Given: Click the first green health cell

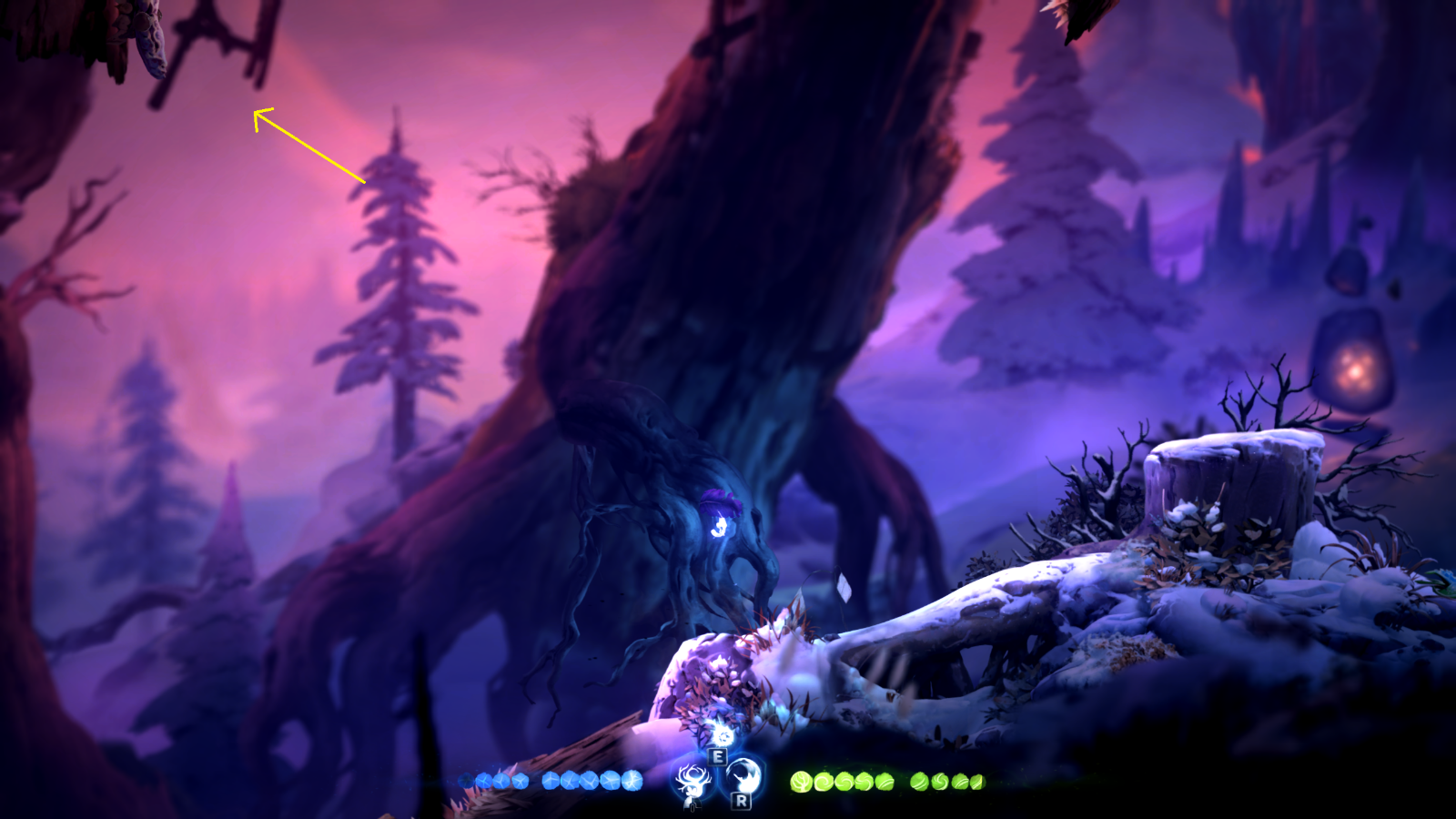Looking at the screenshot, I should click(801, 781).
